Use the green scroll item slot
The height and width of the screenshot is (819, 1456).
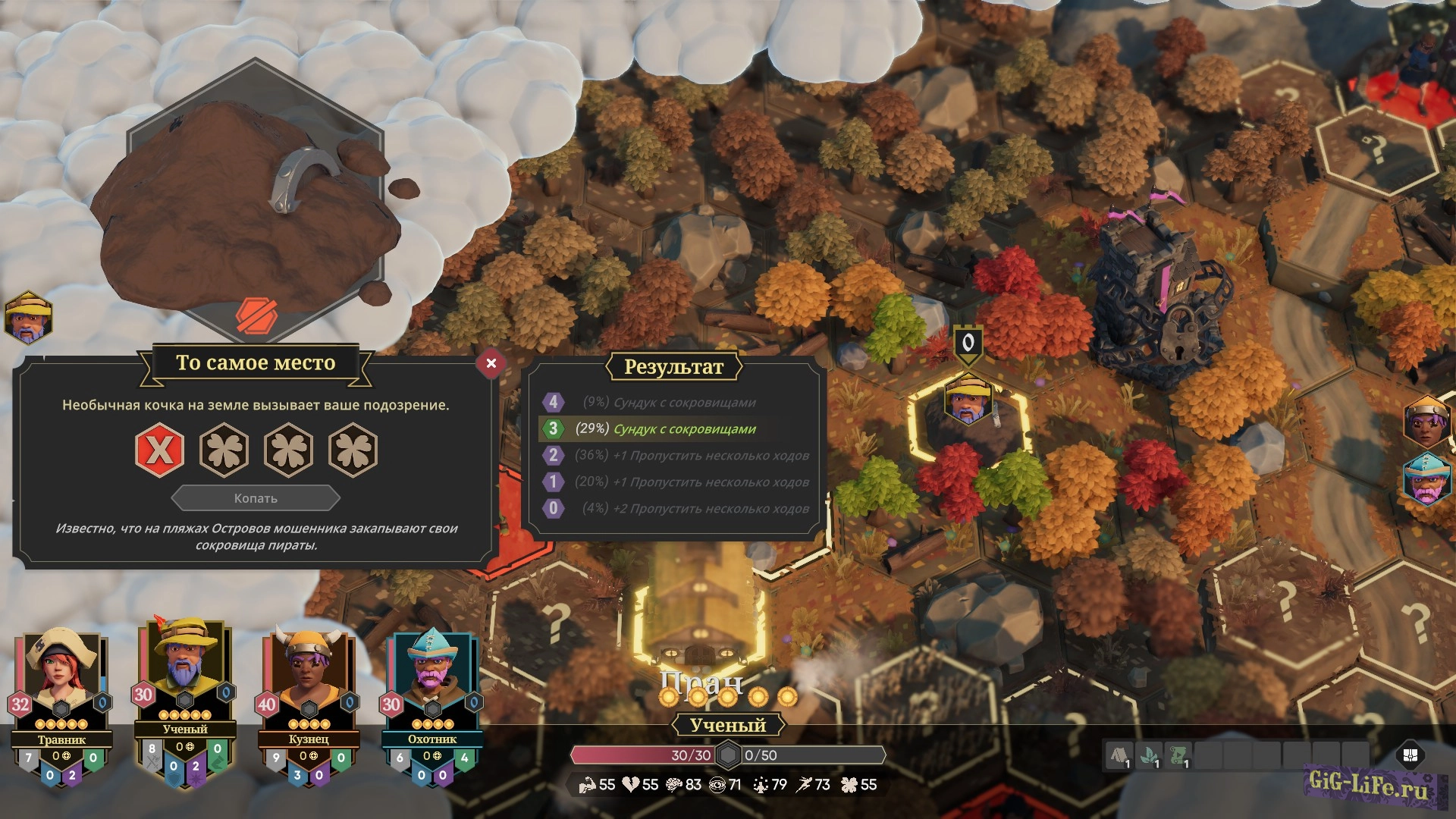coord(1178,755)
